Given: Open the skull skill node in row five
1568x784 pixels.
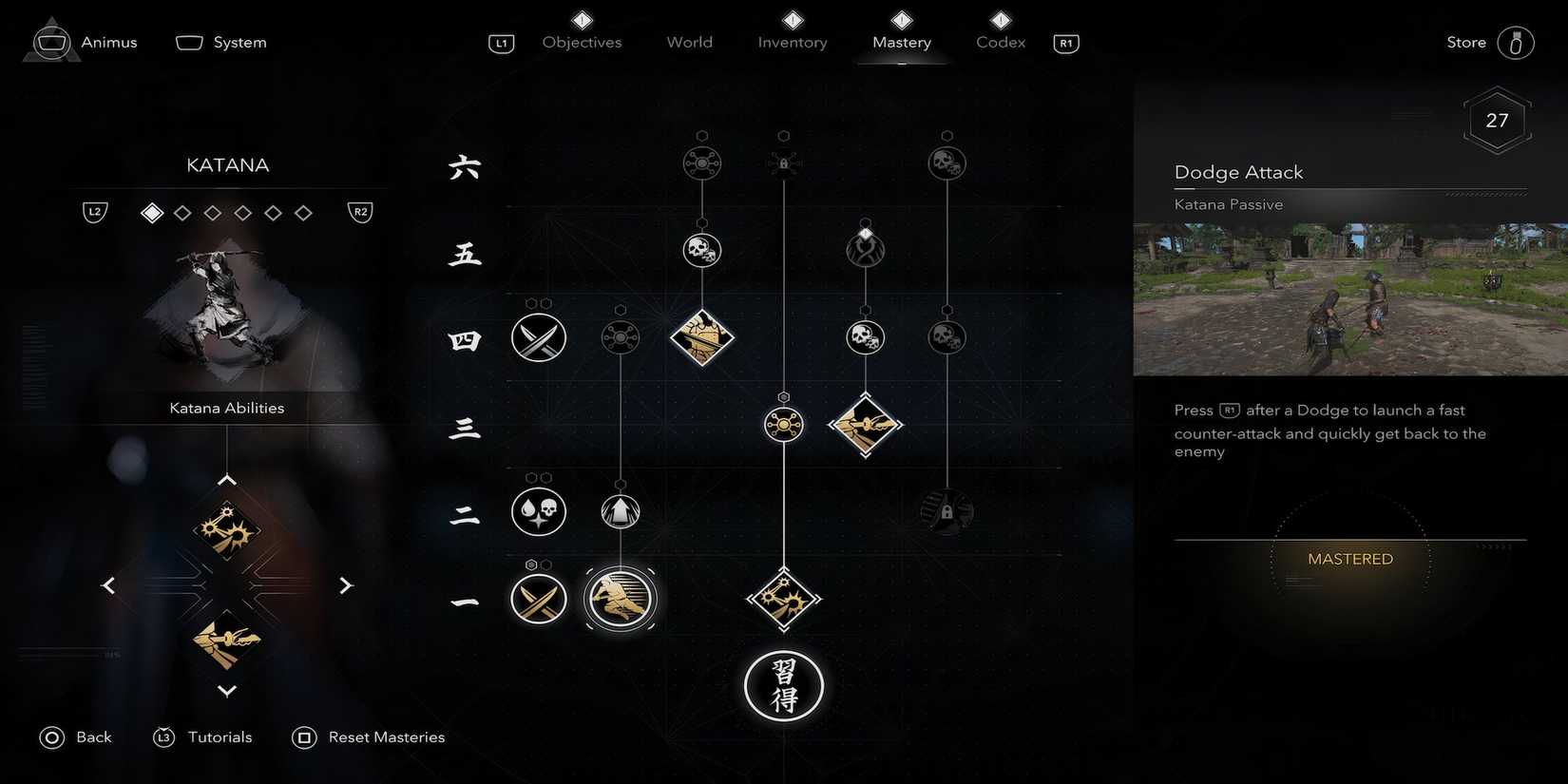Looking at the screenshot, I should 702,250.
